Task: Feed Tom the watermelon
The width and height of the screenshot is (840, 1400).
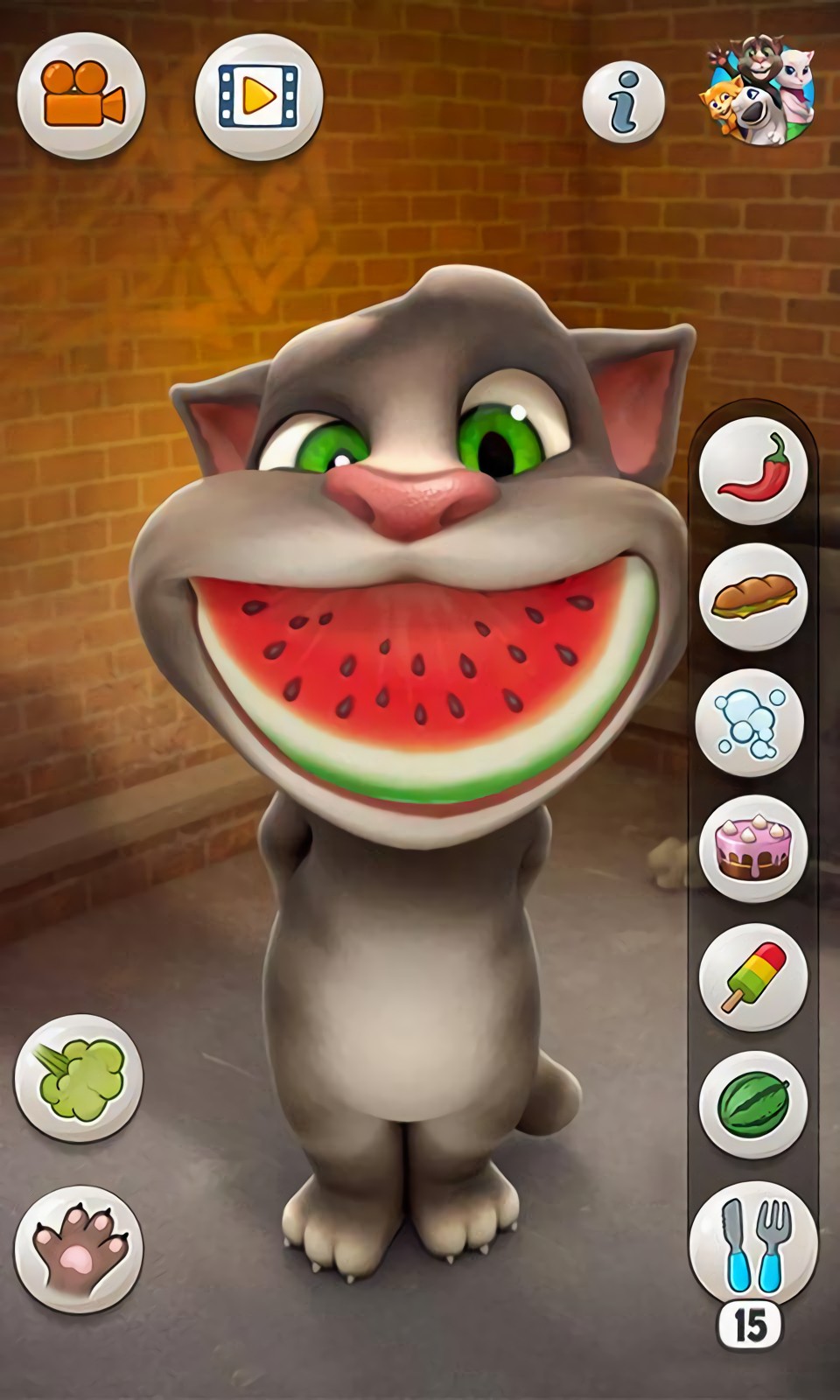Action: [752, 1104]
